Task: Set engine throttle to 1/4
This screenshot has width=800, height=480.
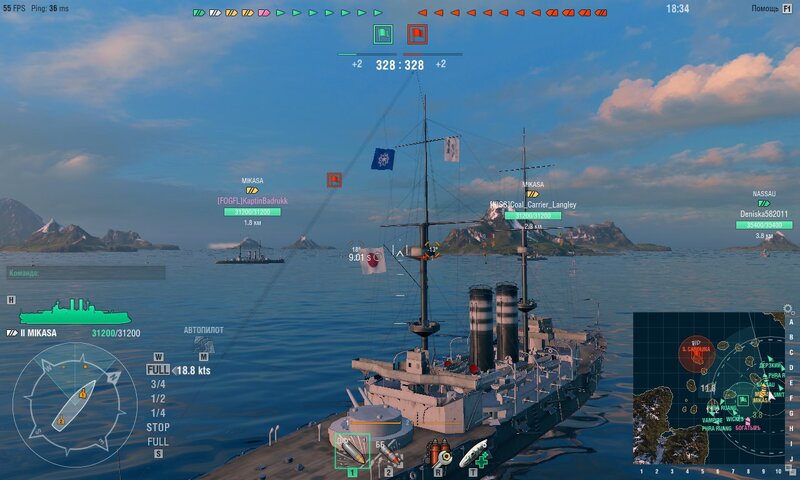Action: point(158,412)
